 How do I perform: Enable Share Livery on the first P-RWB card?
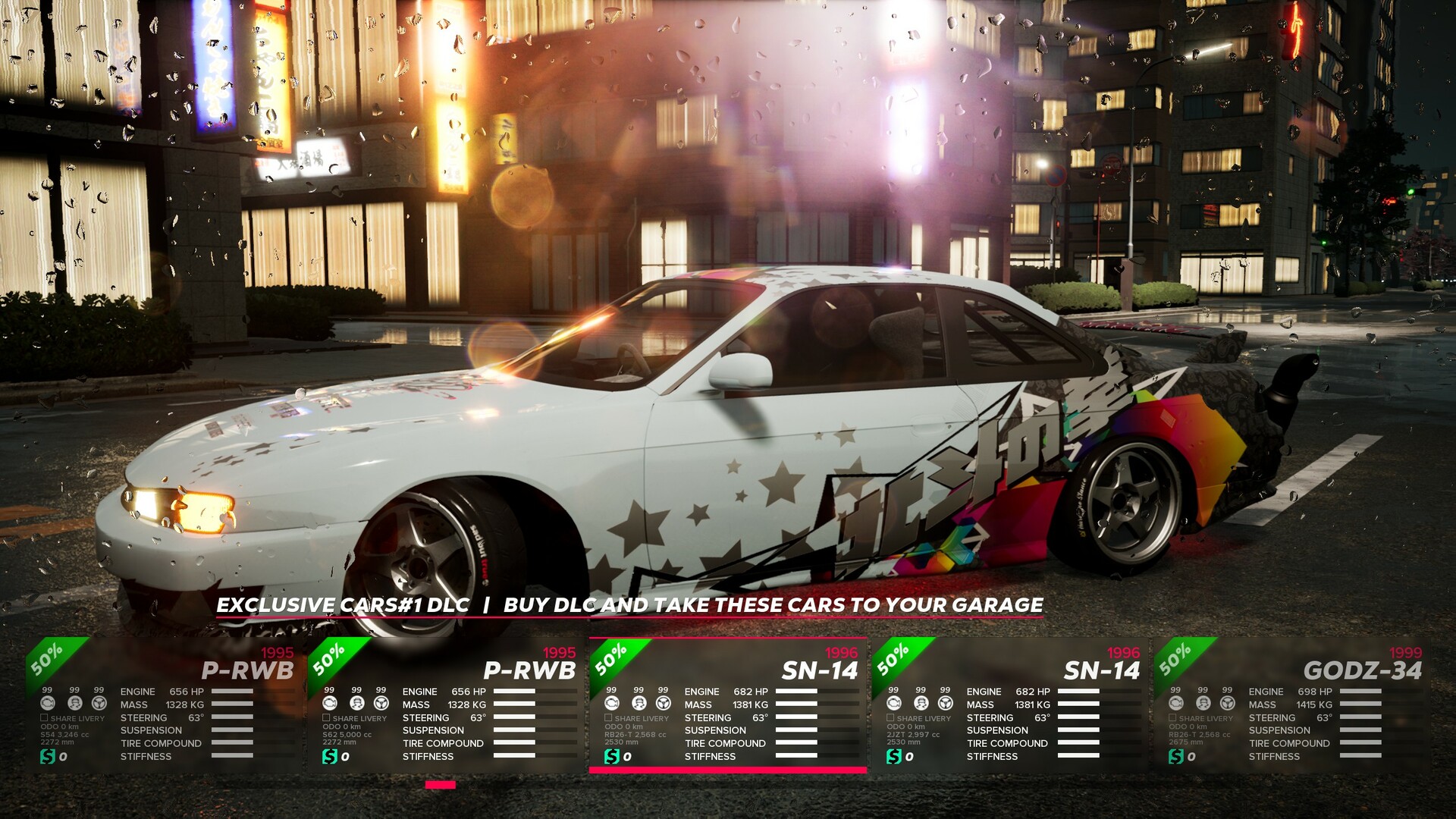[x=43, y=717]
